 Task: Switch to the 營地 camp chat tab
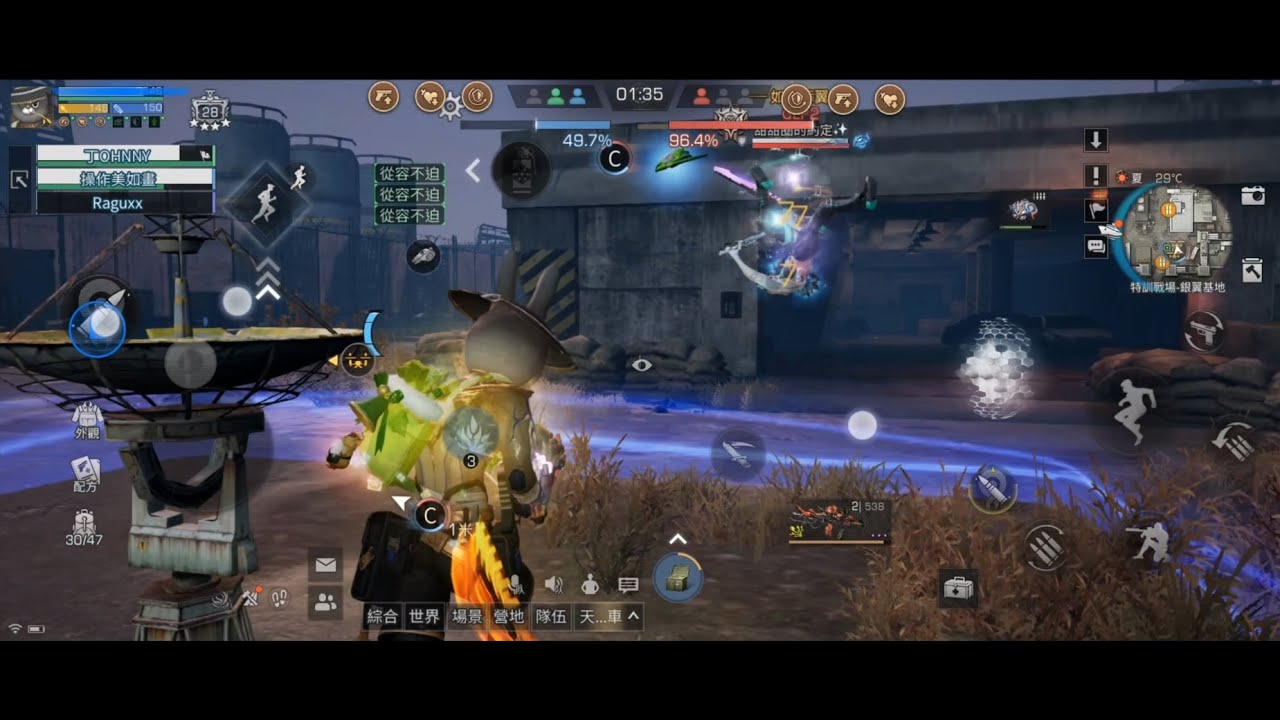(x=509, y=616)
